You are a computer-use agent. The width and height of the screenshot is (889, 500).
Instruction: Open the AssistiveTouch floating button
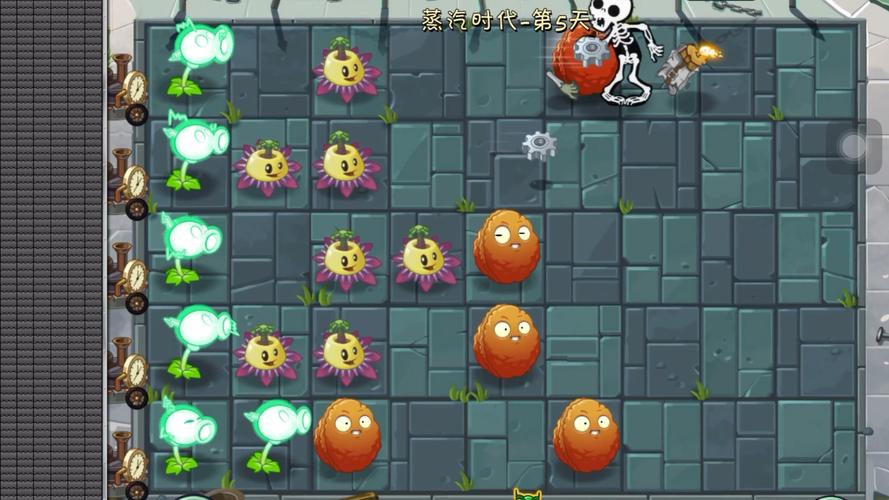point(855,147)
